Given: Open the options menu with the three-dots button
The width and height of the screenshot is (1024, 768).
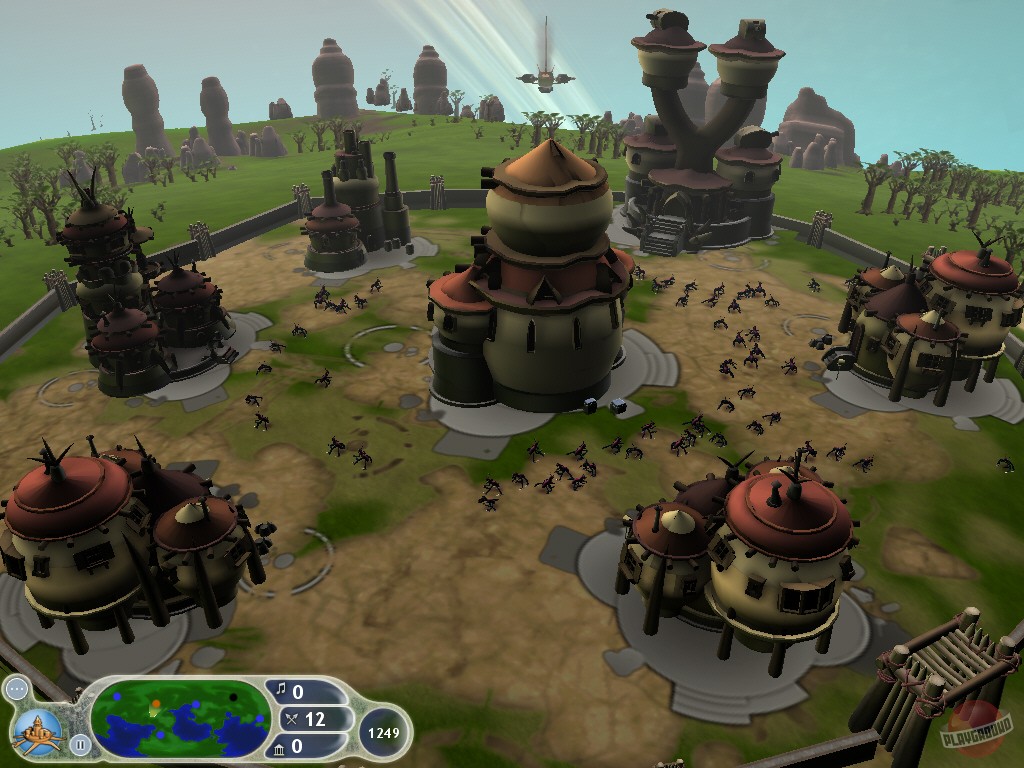Looking at the screenshot, I should click(x=16, y=690).
